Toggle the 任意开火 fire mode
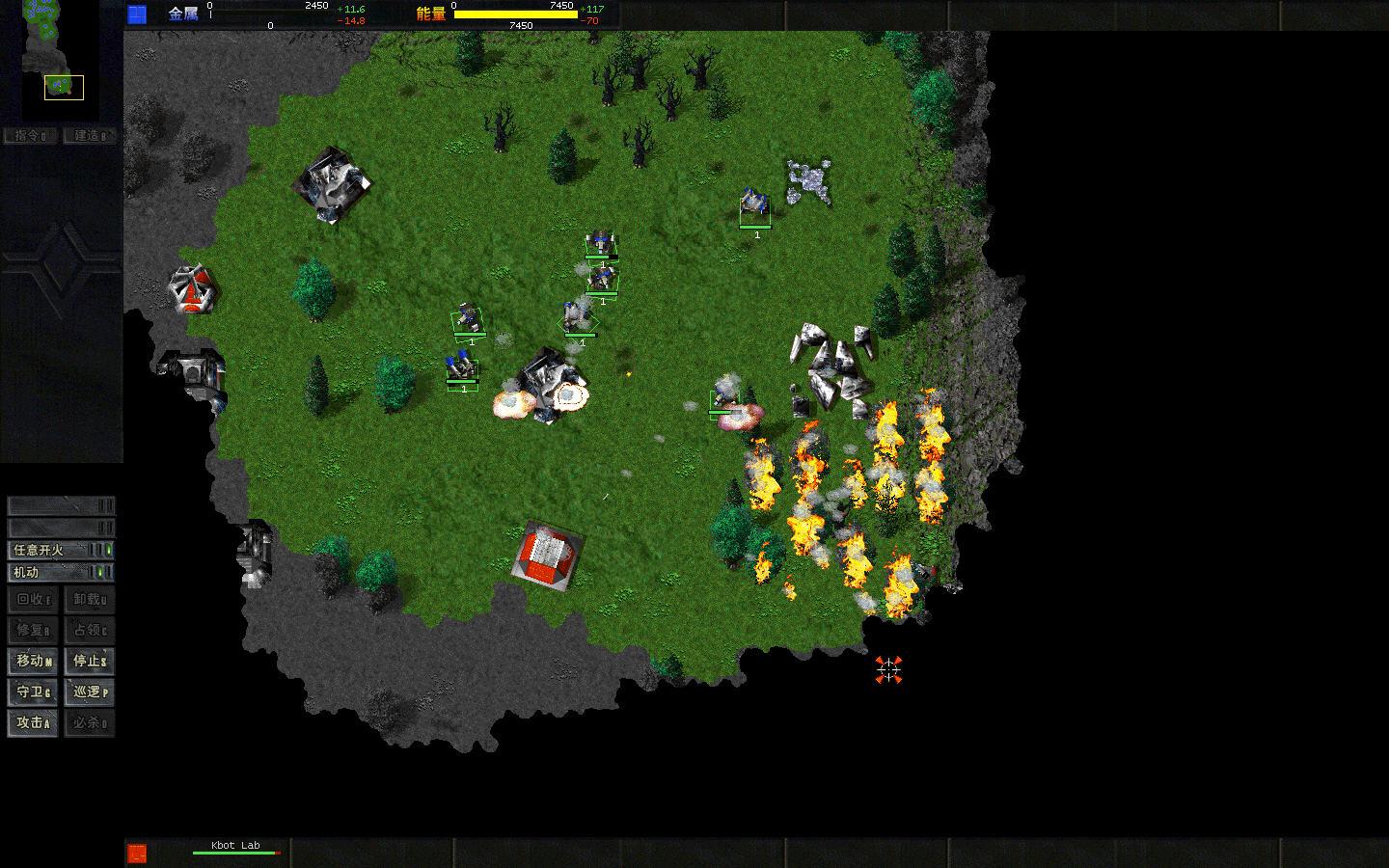Viewport: 1389px width, 868px height. click(x=61, y=550)
